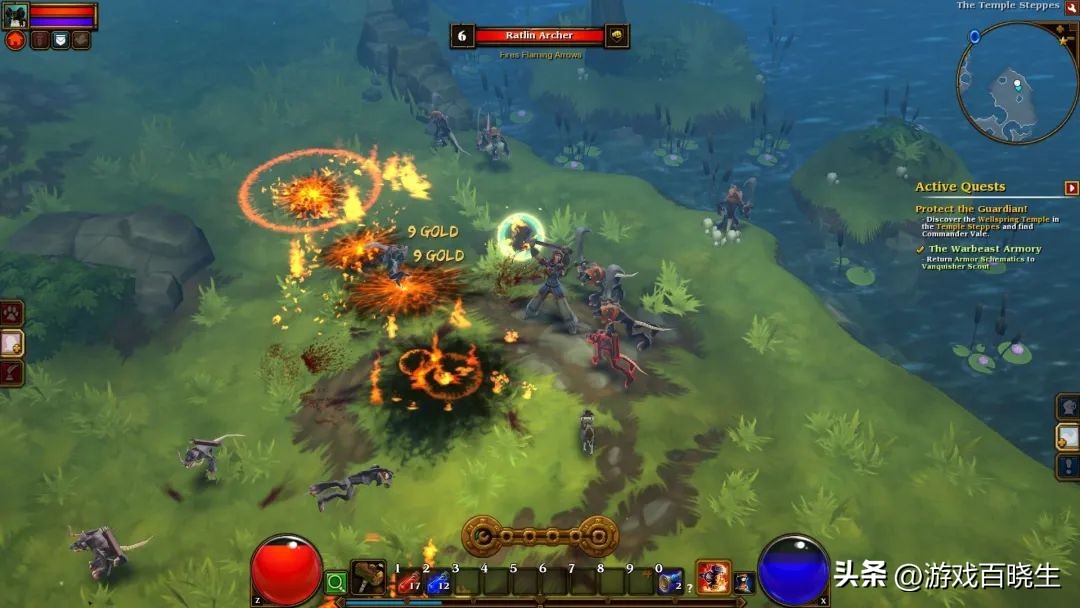Open the wrench settings button
Image resolution: width=1080 pixels, height=608 pixels.
(x=1071, y=7)
